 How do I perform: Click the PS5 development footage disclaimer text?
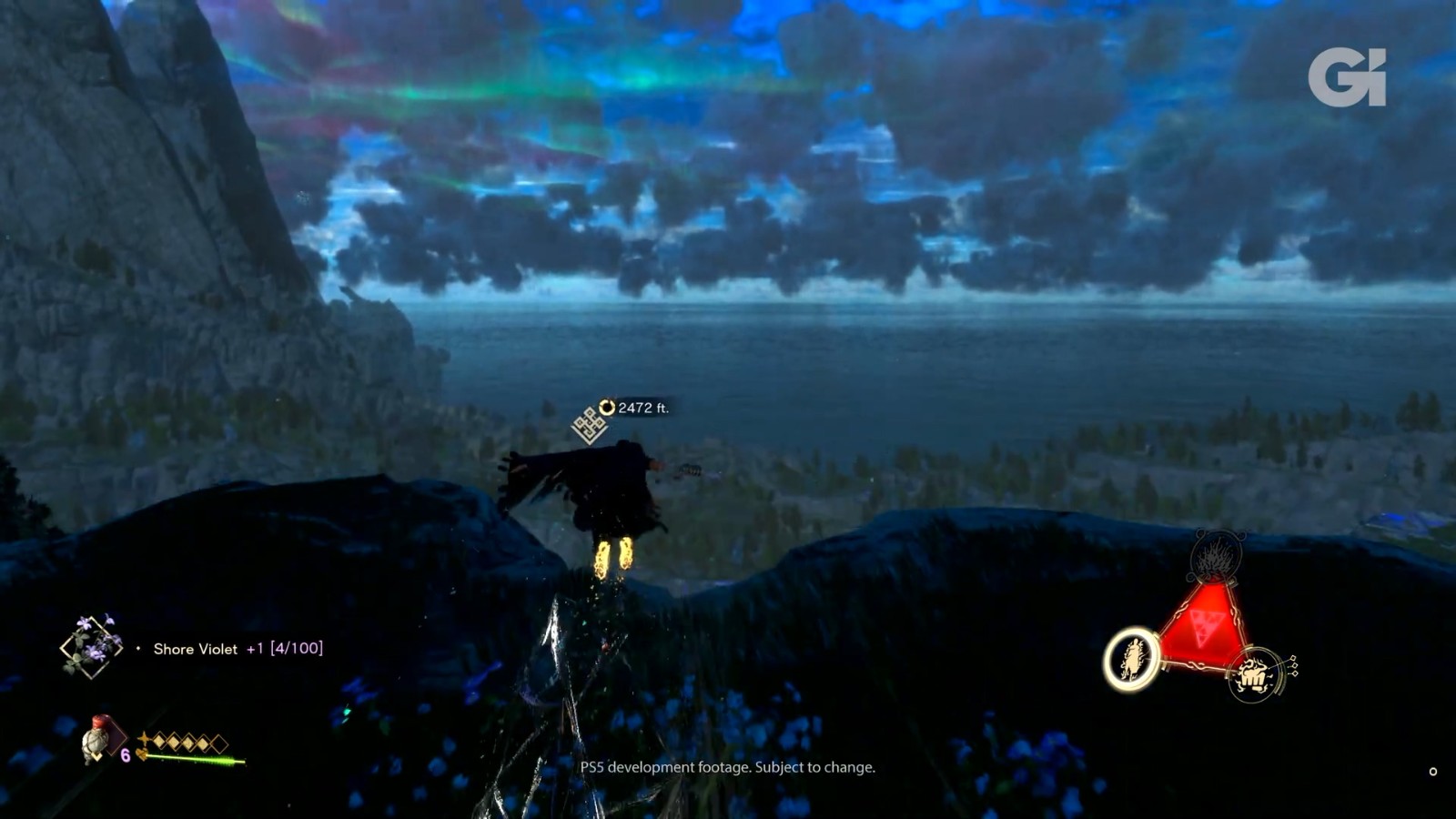click(x=728, y=768)
